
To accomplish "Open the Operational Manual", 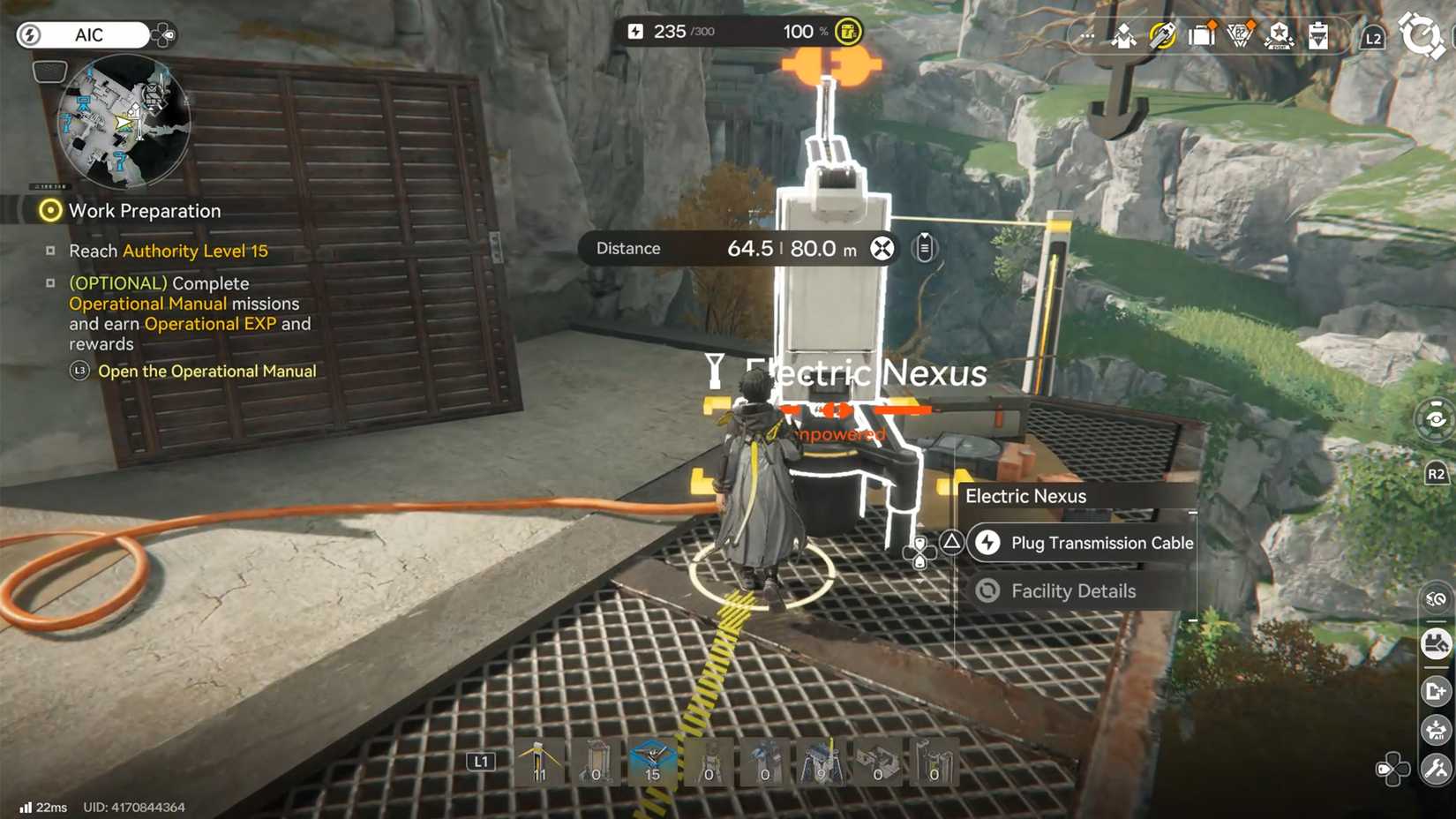I will (79, 372).
